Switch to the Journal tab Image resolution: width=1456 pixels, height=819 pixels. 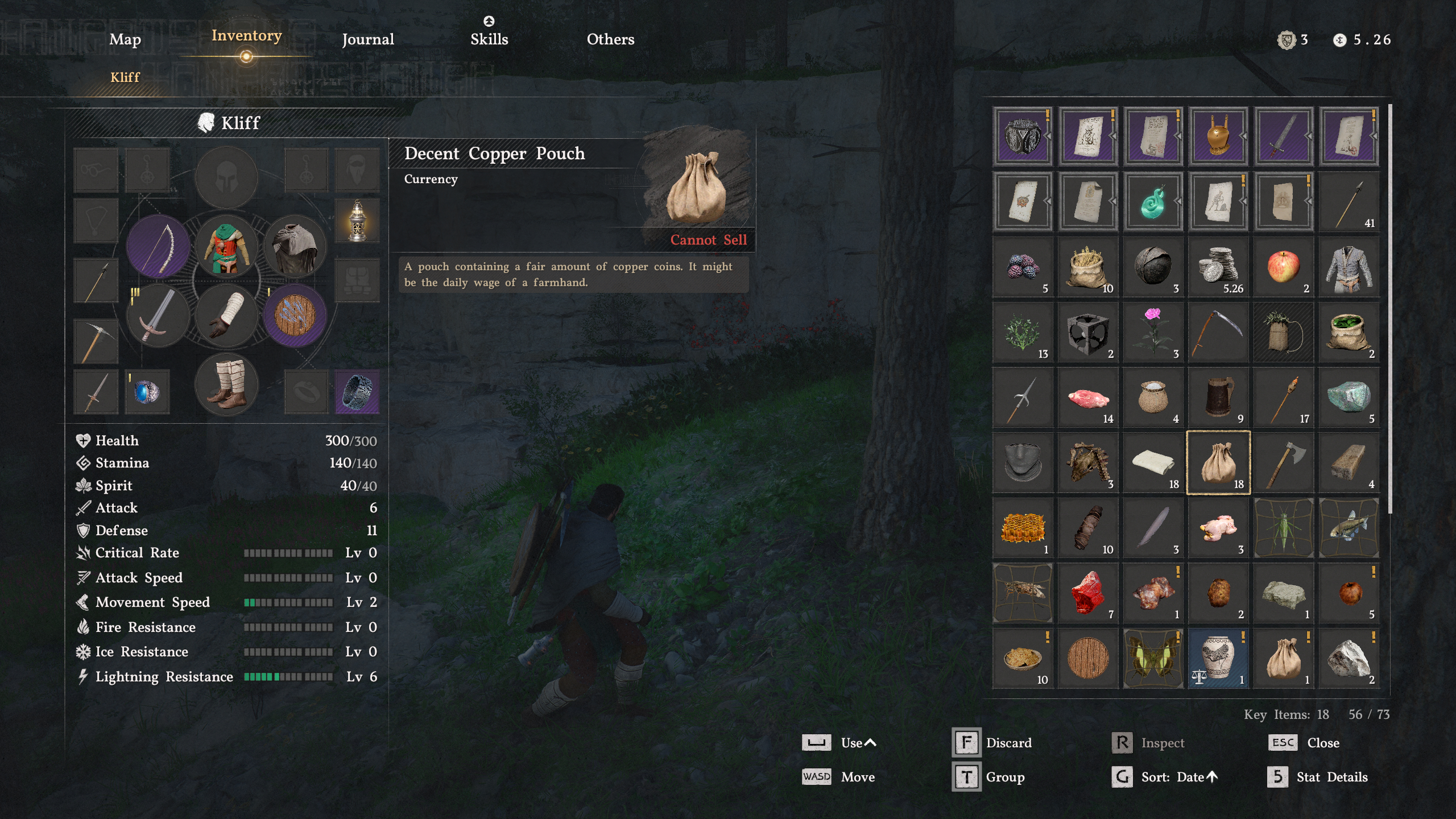pos(367,39)
